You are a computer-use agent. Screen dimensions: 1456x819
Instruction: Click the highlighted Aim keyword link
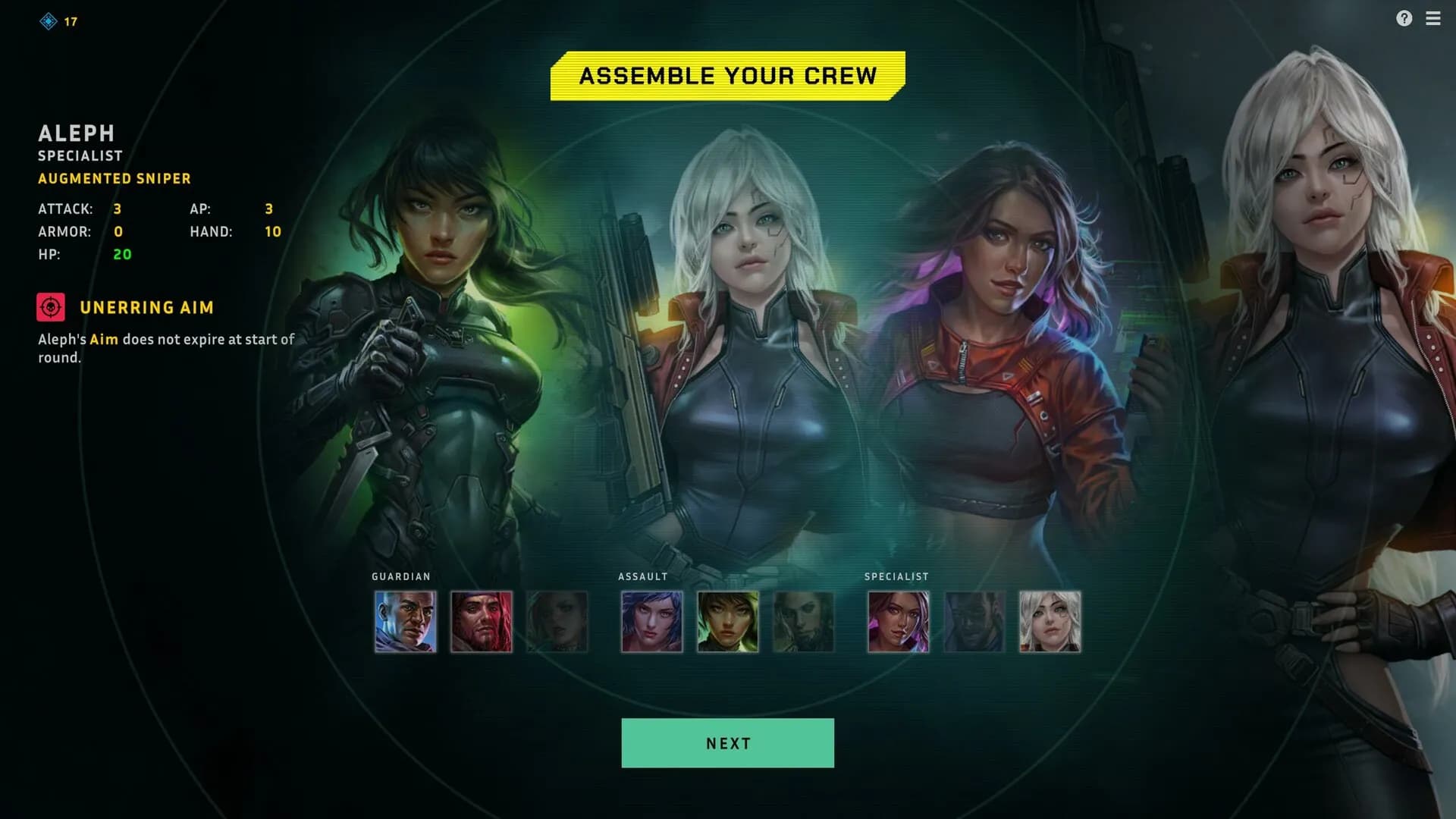[103, 340]
